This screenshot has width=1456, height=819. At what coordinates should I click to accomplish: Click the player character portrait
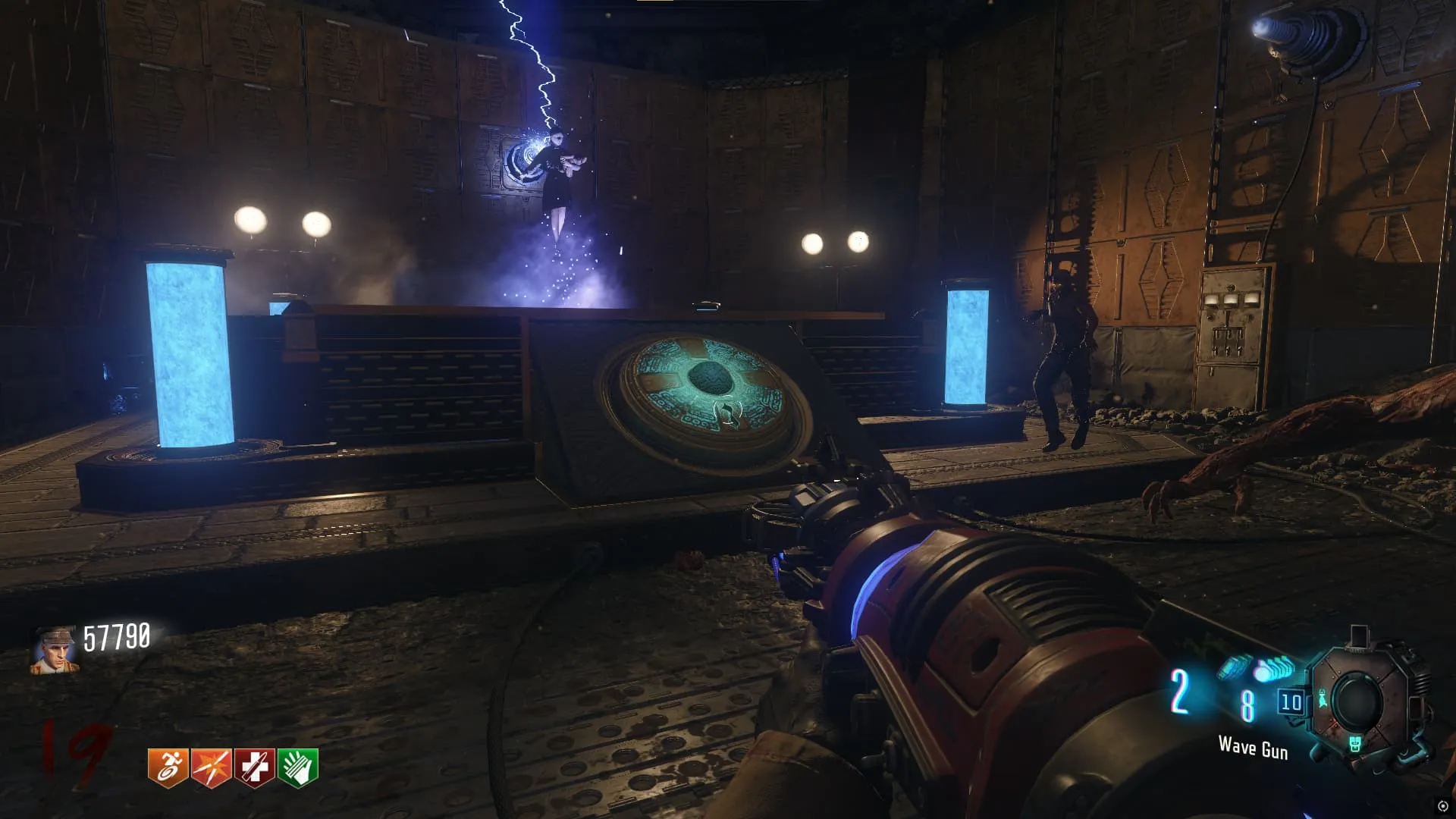[54, 651]
